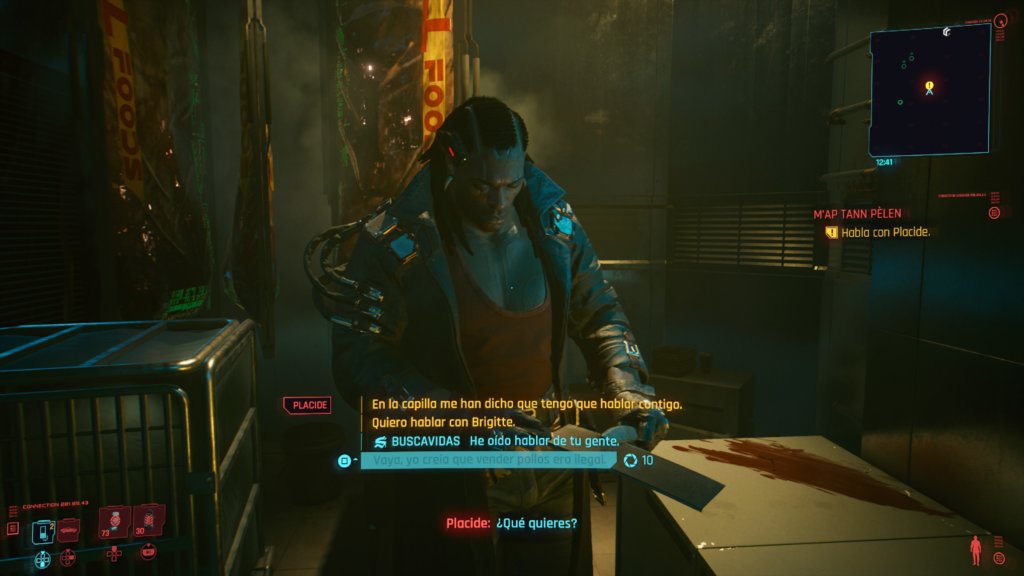
Task: Select the red vehicle quick slot
Action: (69, 531)
